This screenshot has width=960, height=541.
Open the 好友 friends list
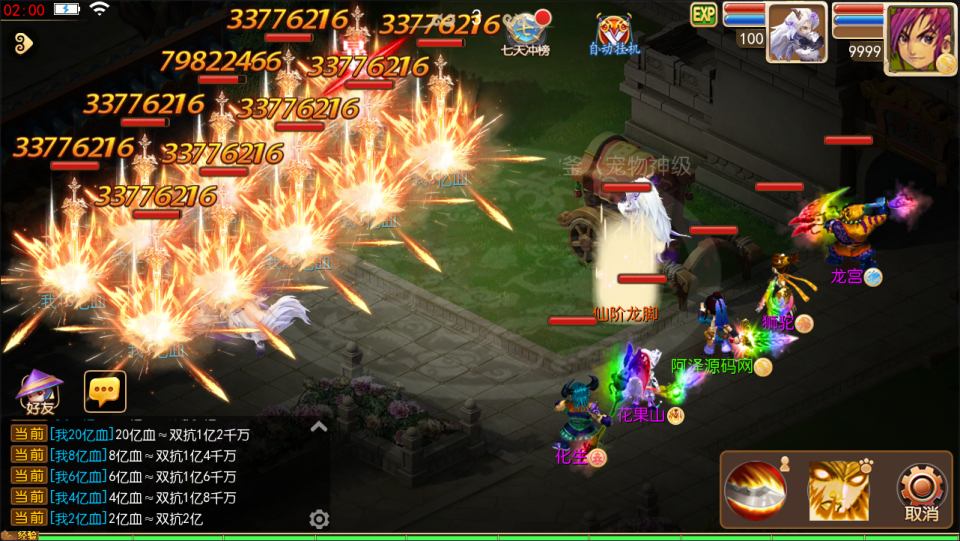tap(40, 392)
